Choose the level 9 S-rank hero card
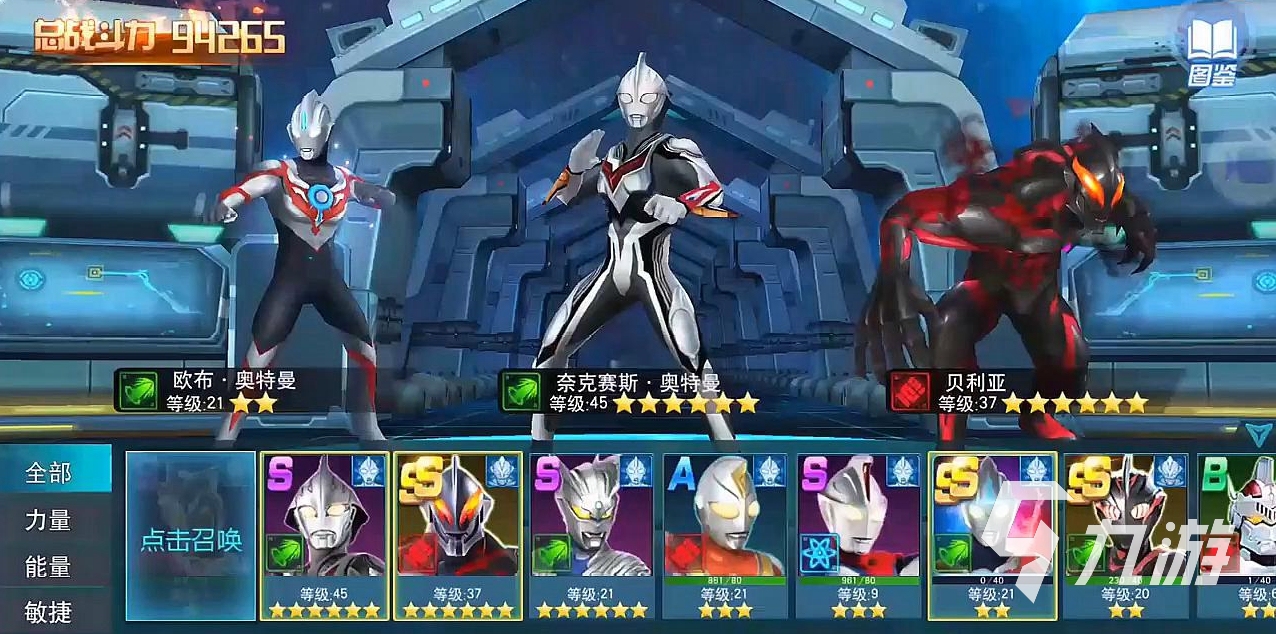Screen dimensions: 1276x634 pyautogui.click(x=858, y=534)
